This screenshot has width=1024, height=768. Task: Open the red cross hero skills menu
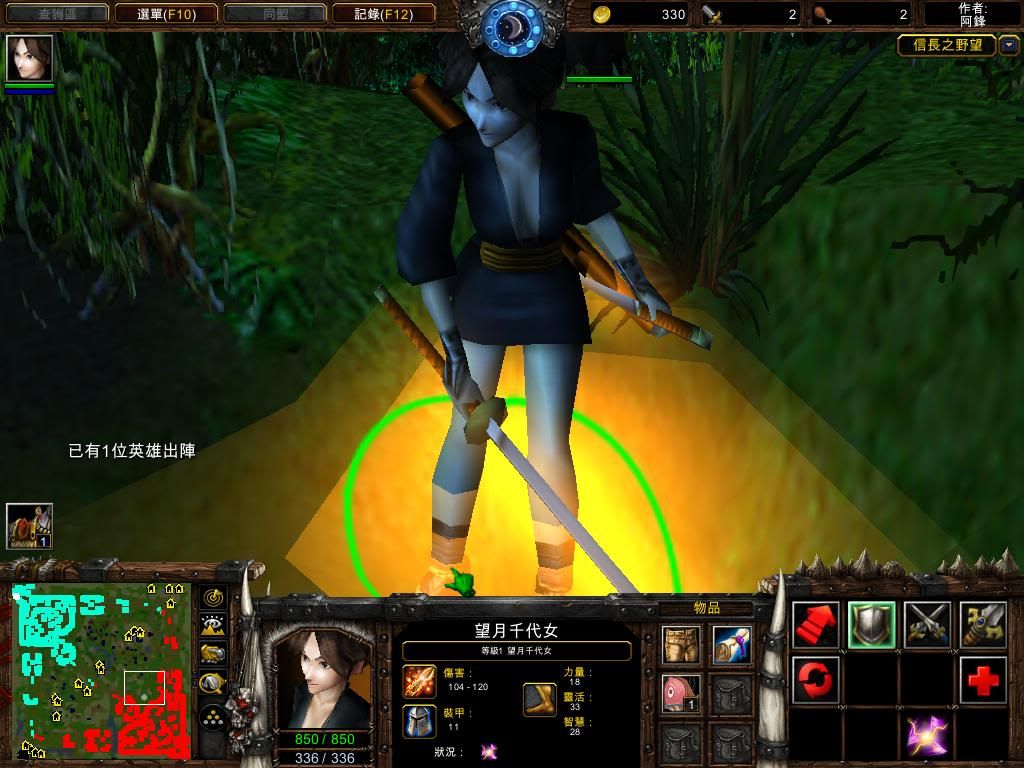(984, 681)
